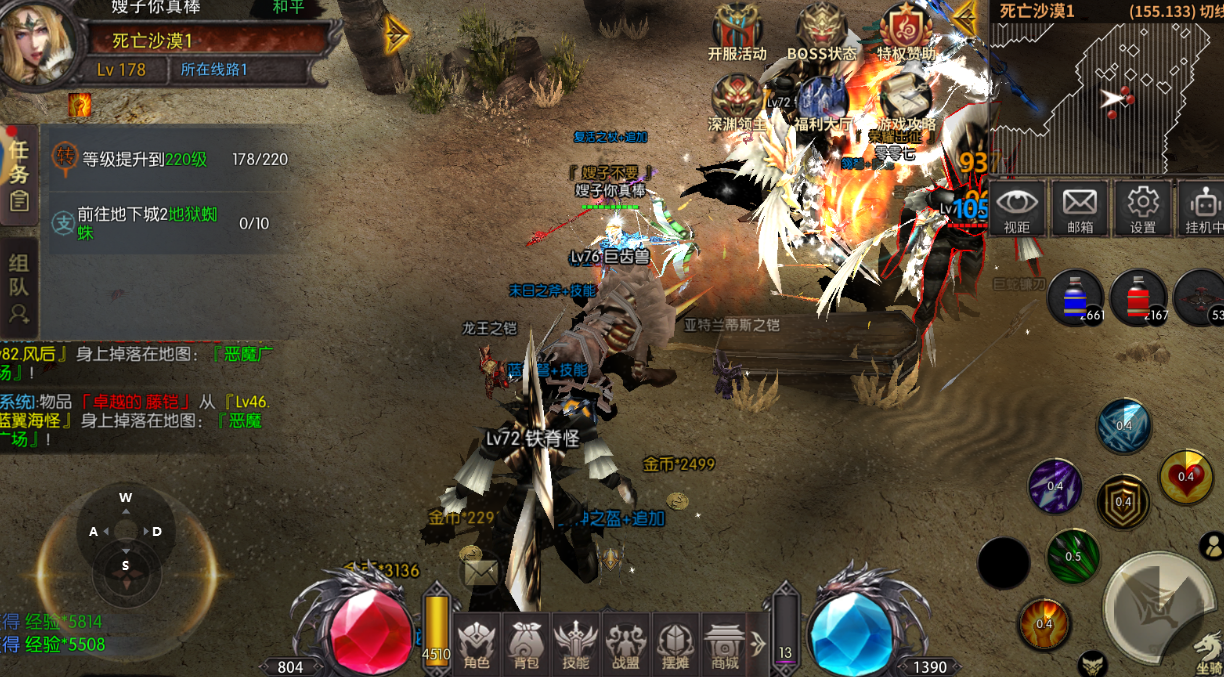1224x677 pixels.
Task: Open 特权赞助 privilege sponsorship
Action: click(906, 32)
